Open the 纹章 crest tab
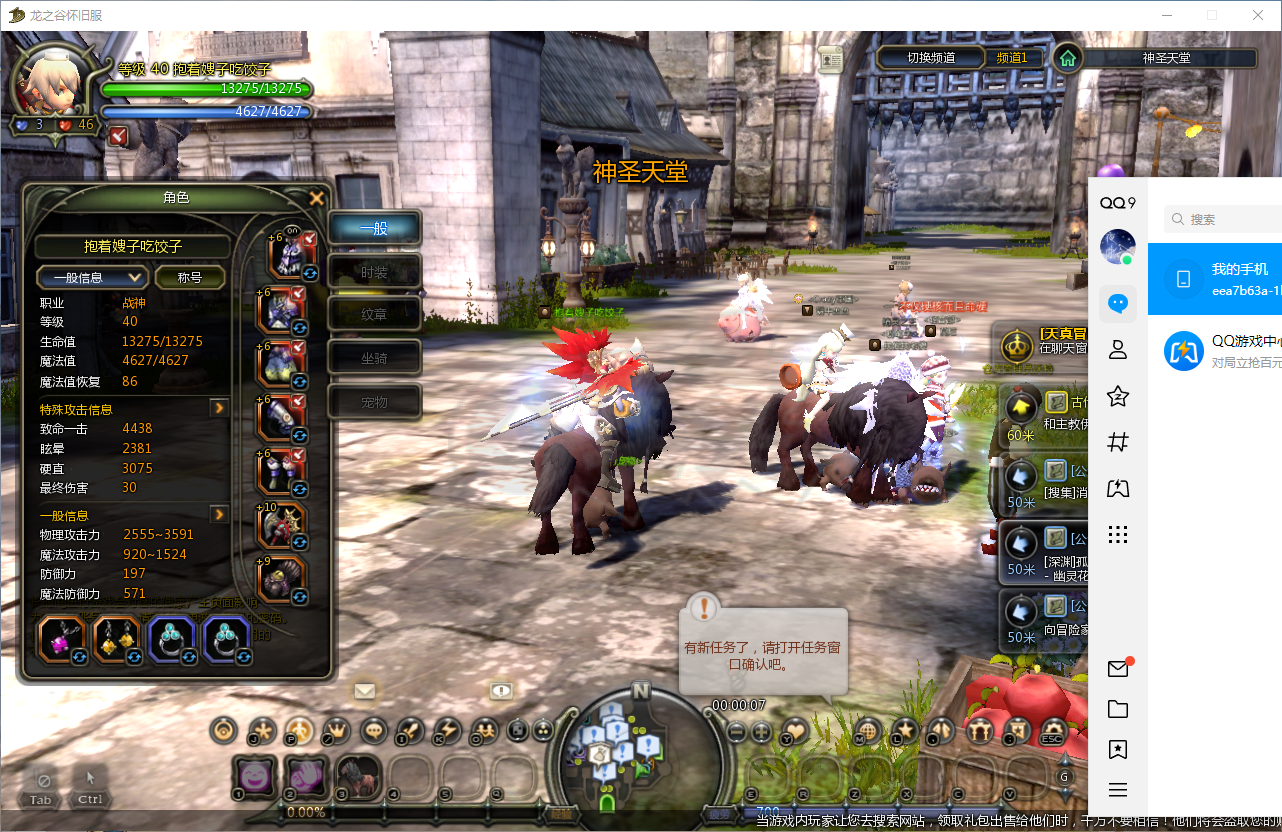 374,314
